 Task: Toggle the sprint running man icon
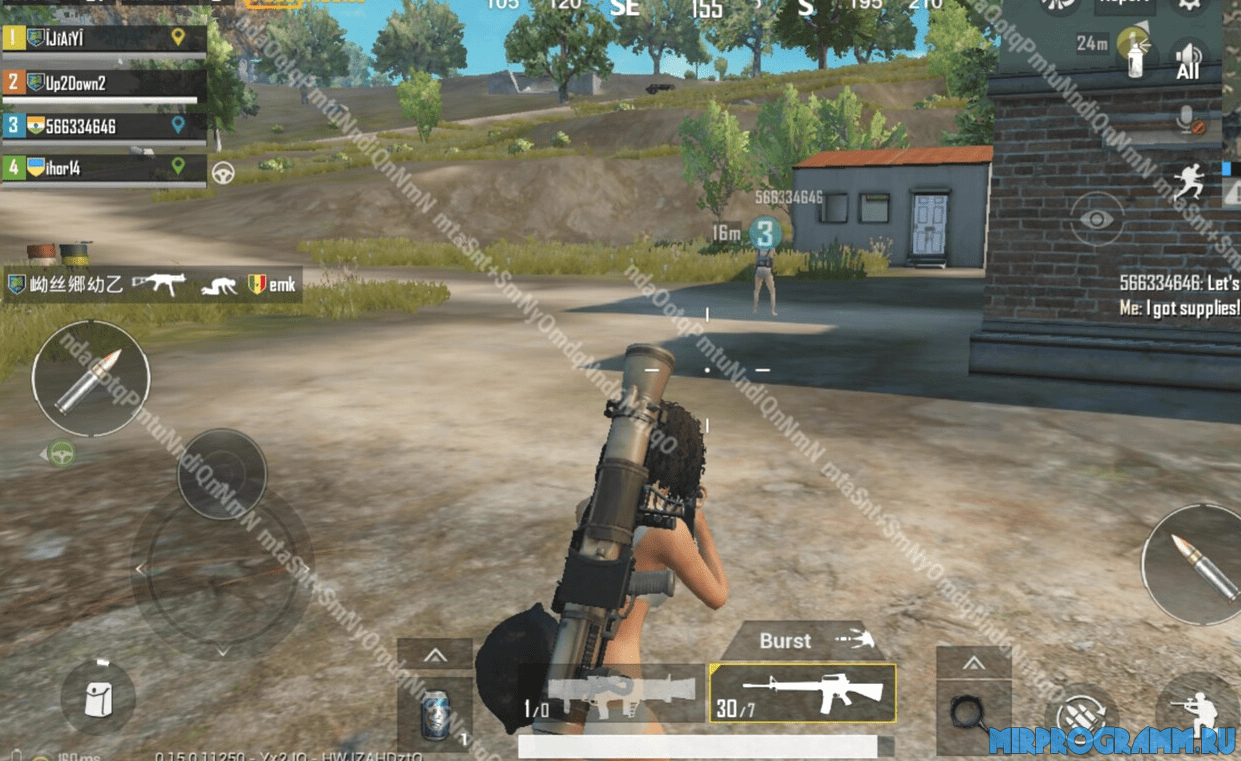click(x=1188, y=185)
